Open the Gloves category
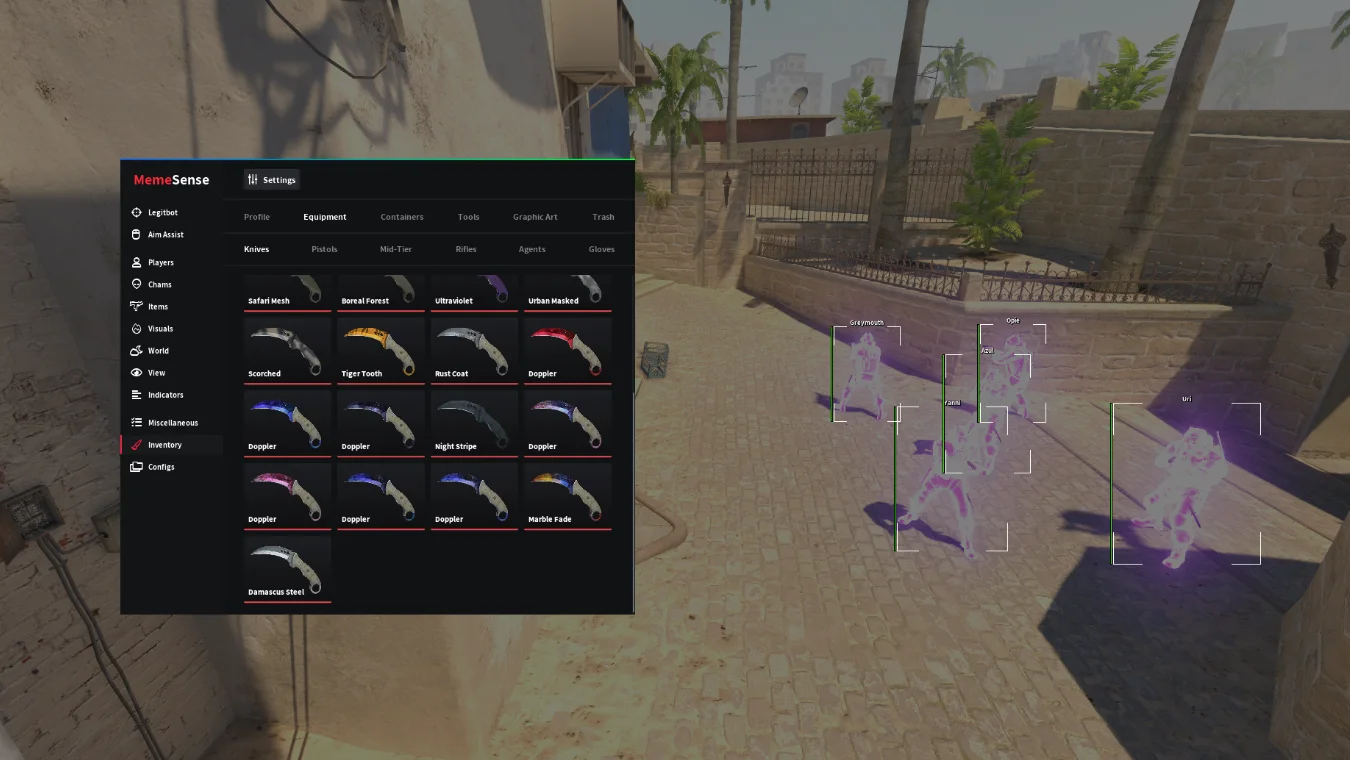Screen dimensions: 1350x760 (601, 249)
